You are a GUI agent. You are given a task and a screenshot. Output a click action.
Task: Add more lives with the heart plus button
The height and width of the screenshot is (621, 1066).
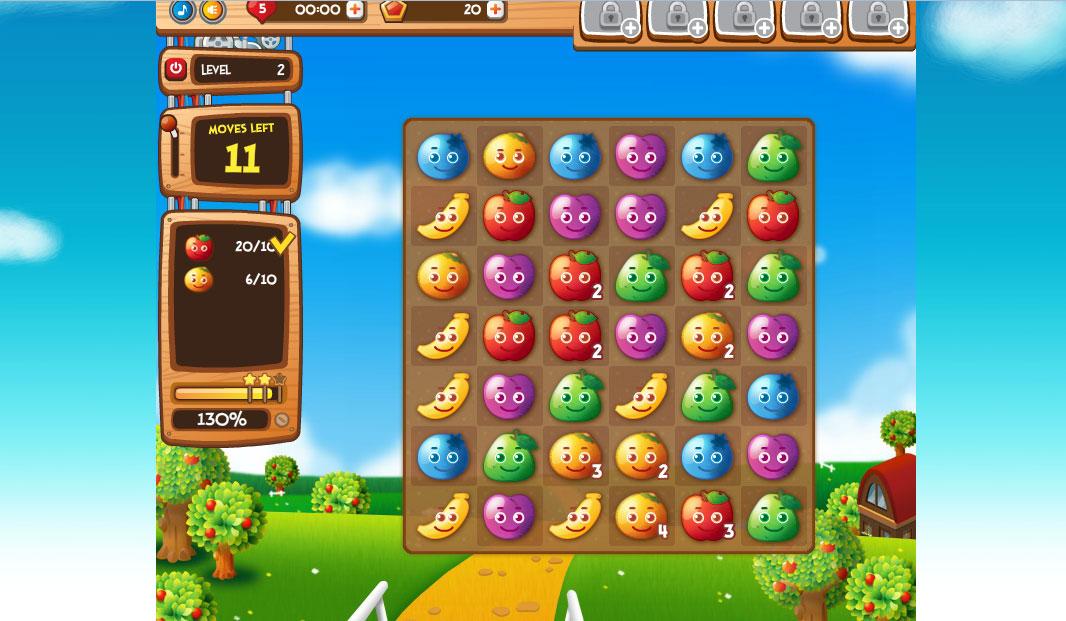355,10
